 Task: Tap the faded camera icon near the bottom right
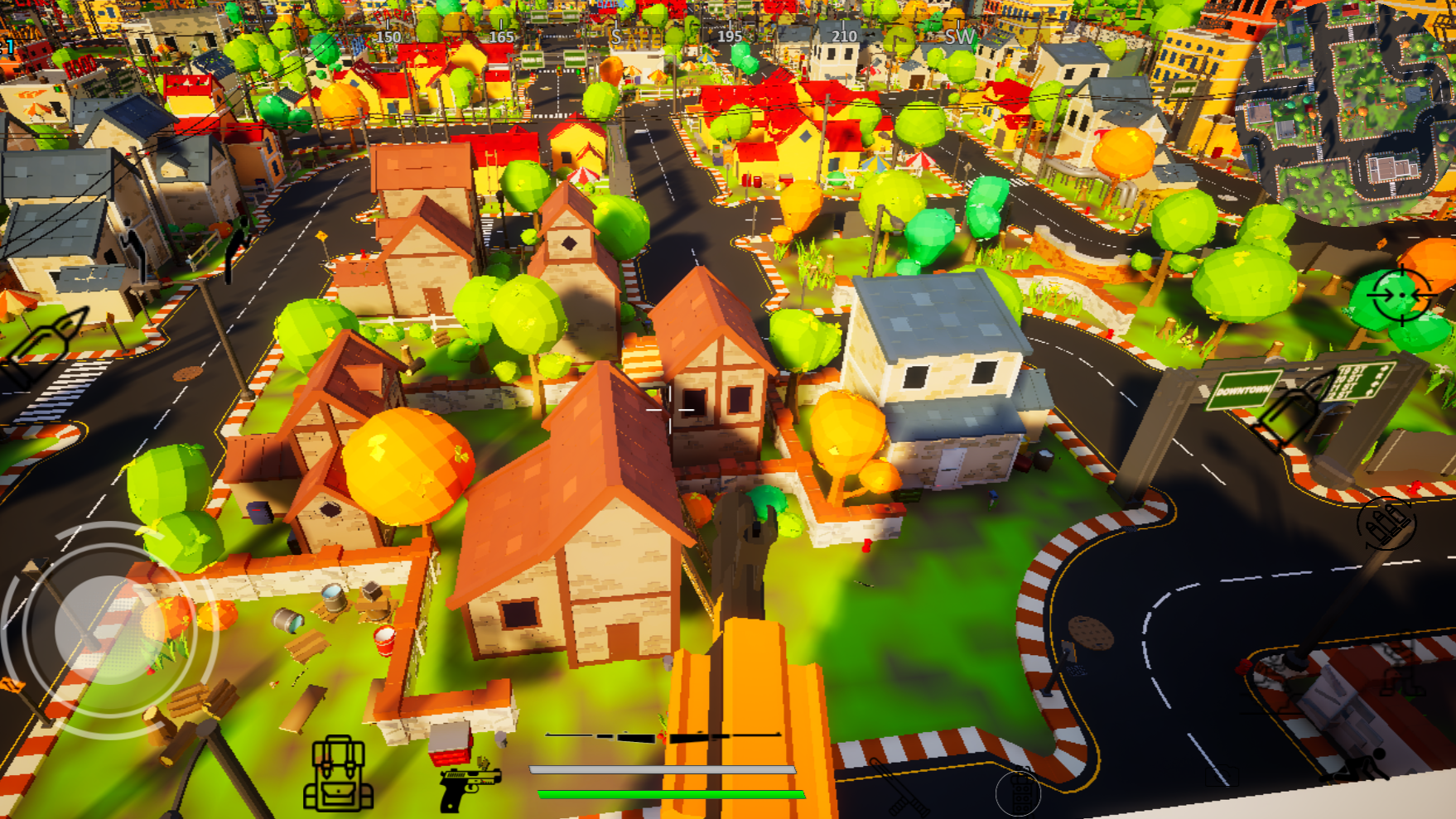(x=1222, y=775)
